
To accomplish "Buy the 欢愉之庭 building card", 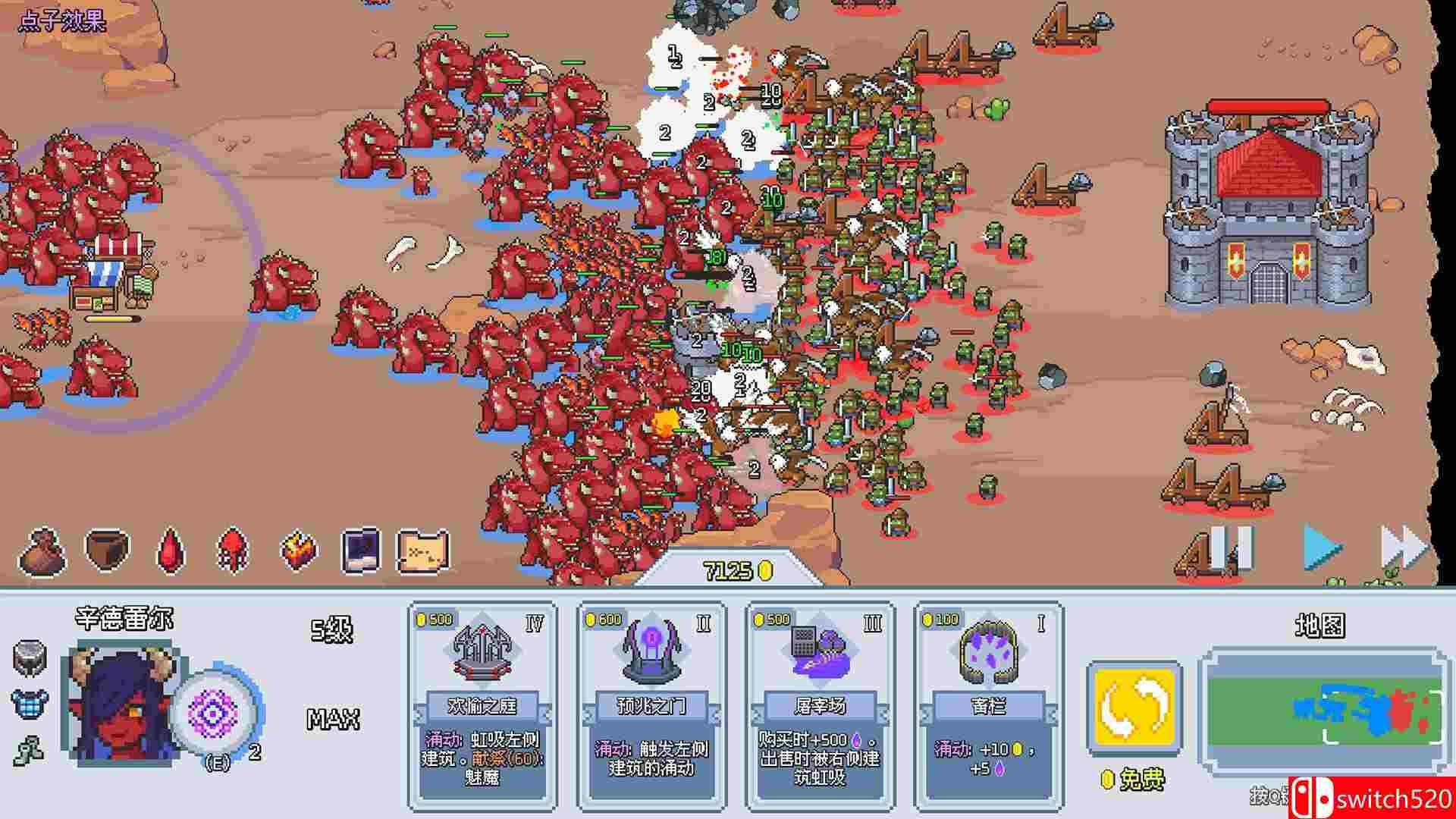I will click(x=482, y=705).
